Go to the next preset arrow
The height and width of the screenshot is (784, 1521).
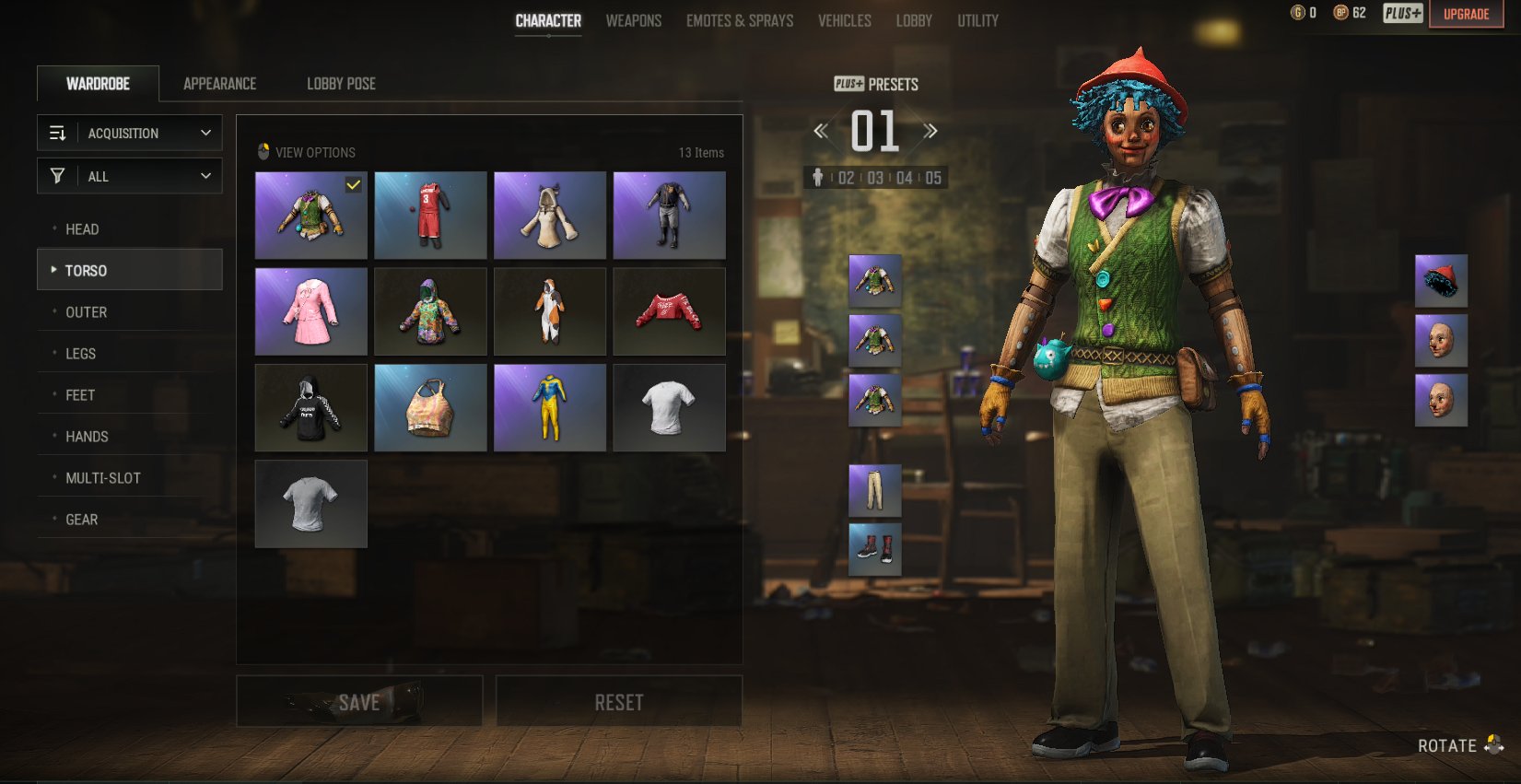pos(930,131)
